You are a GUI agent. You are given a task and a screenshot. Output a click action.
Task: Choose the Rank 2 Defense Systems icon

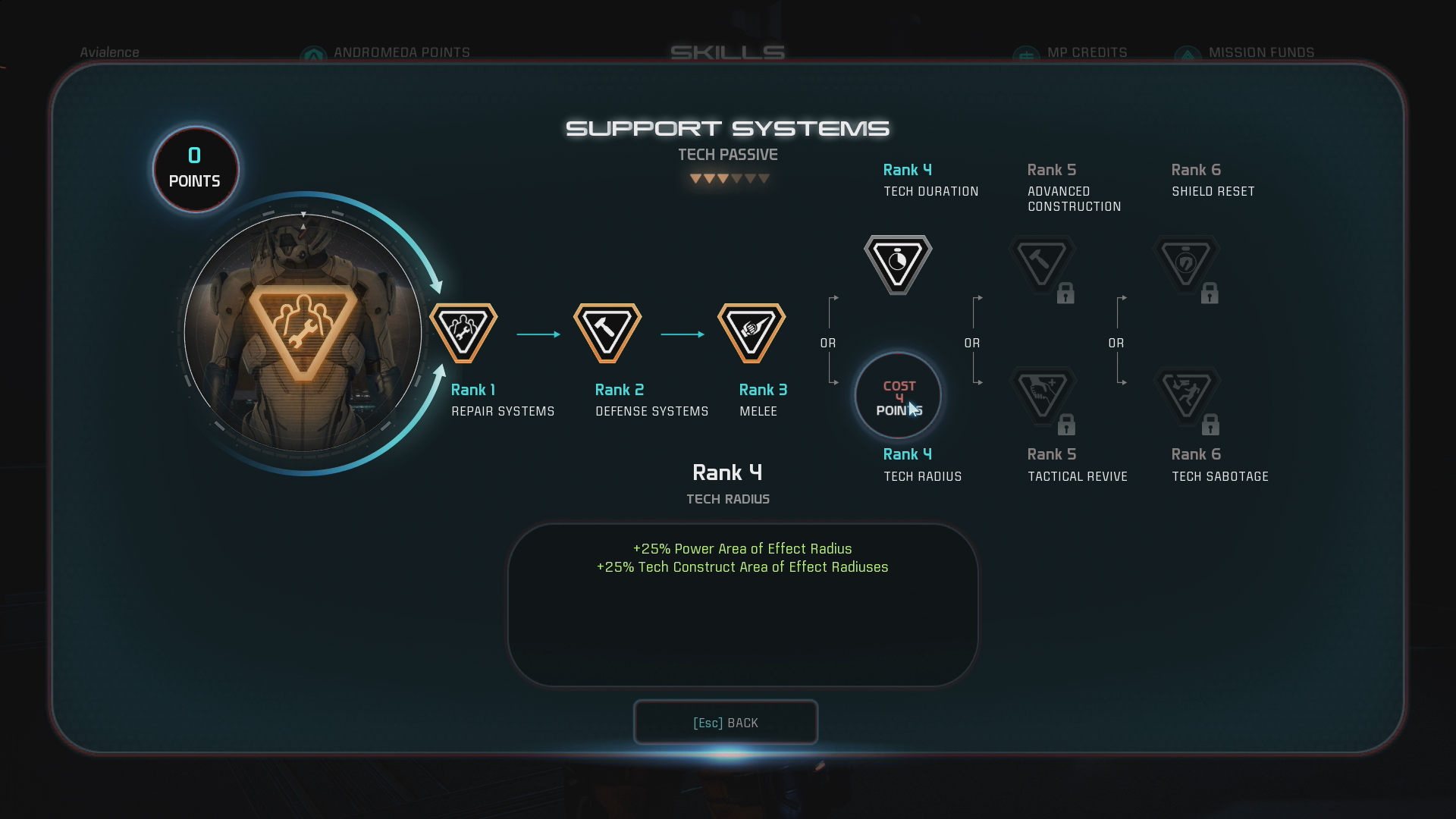click(x=607, y=332)
